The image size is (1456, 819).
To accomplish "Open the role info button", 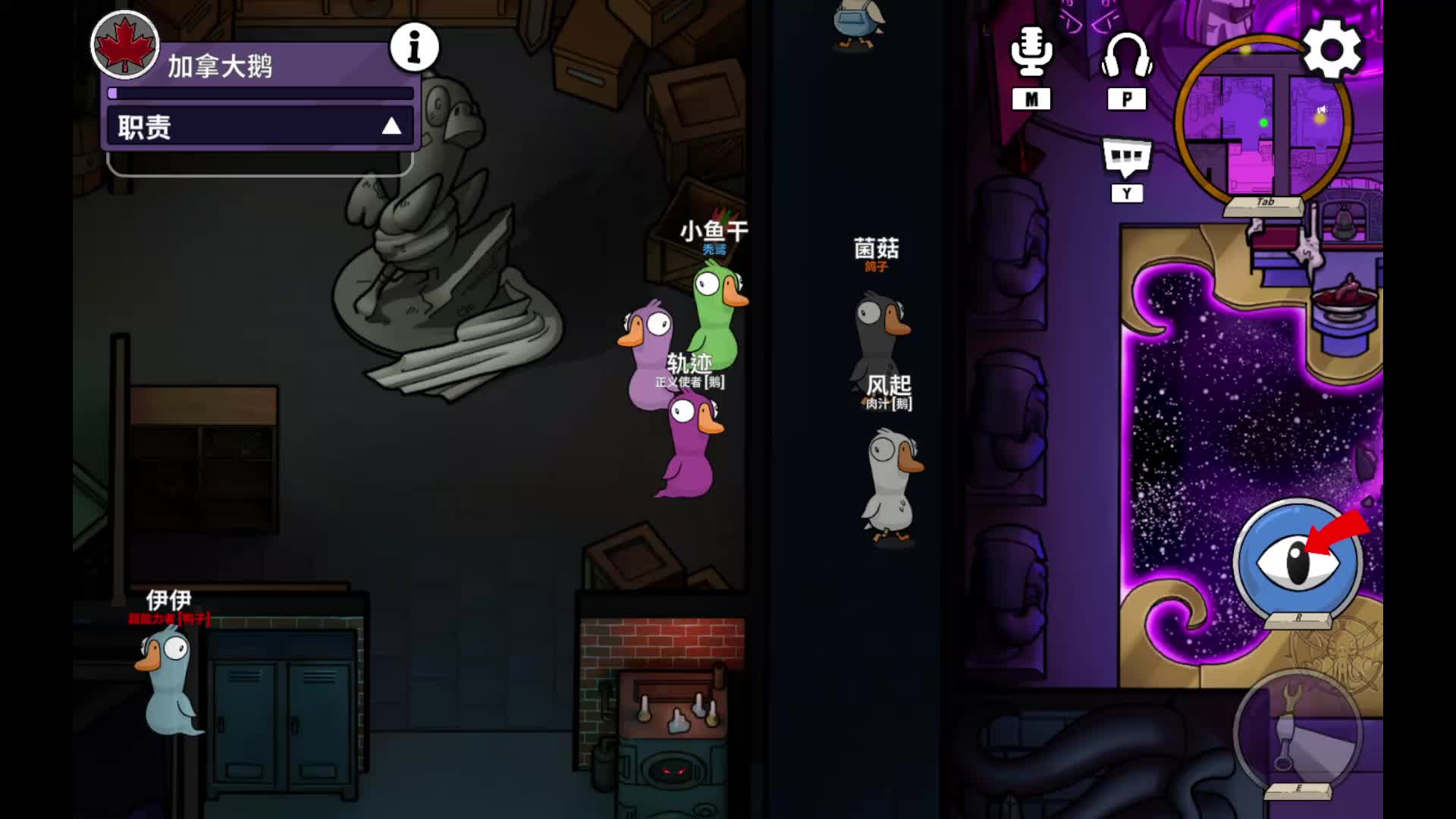I will (x=414, y=47).
